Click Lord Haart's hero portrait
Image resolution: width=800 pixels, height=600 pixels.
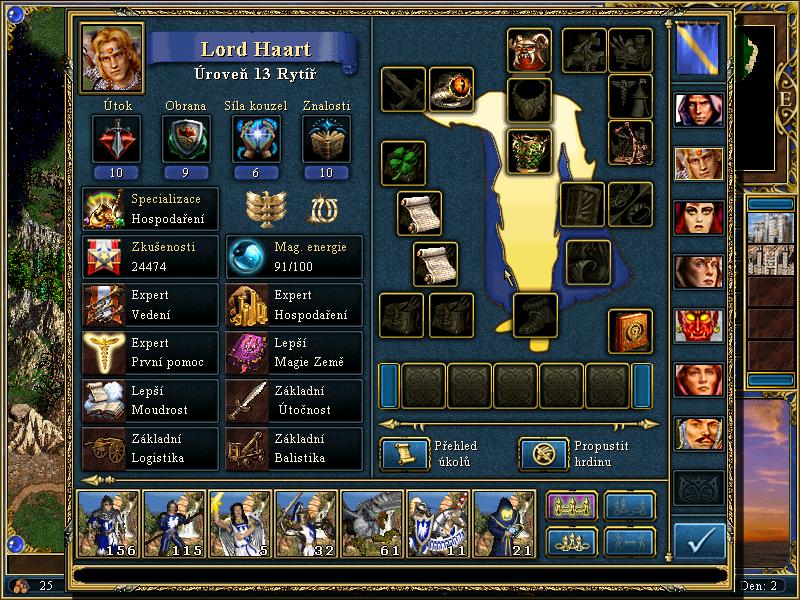(112, 57)
